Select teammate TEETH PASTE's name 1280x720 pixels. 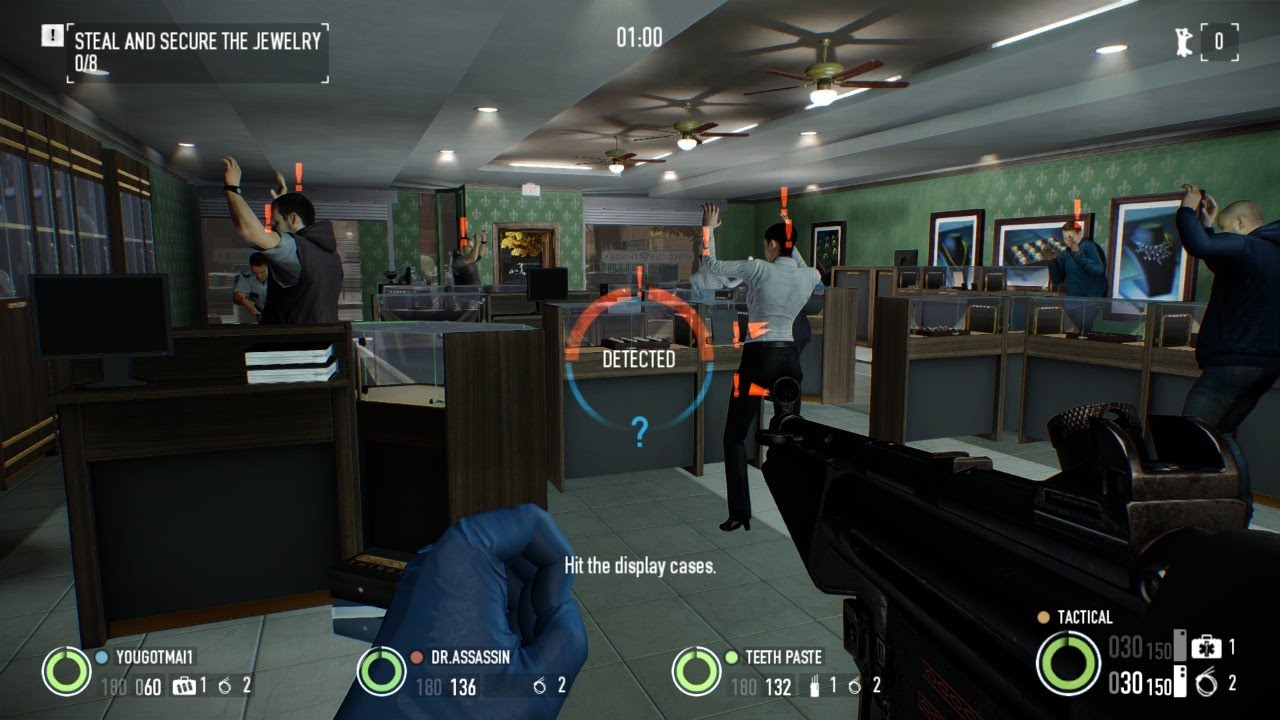pyautogui.click(x=783, y=658)
